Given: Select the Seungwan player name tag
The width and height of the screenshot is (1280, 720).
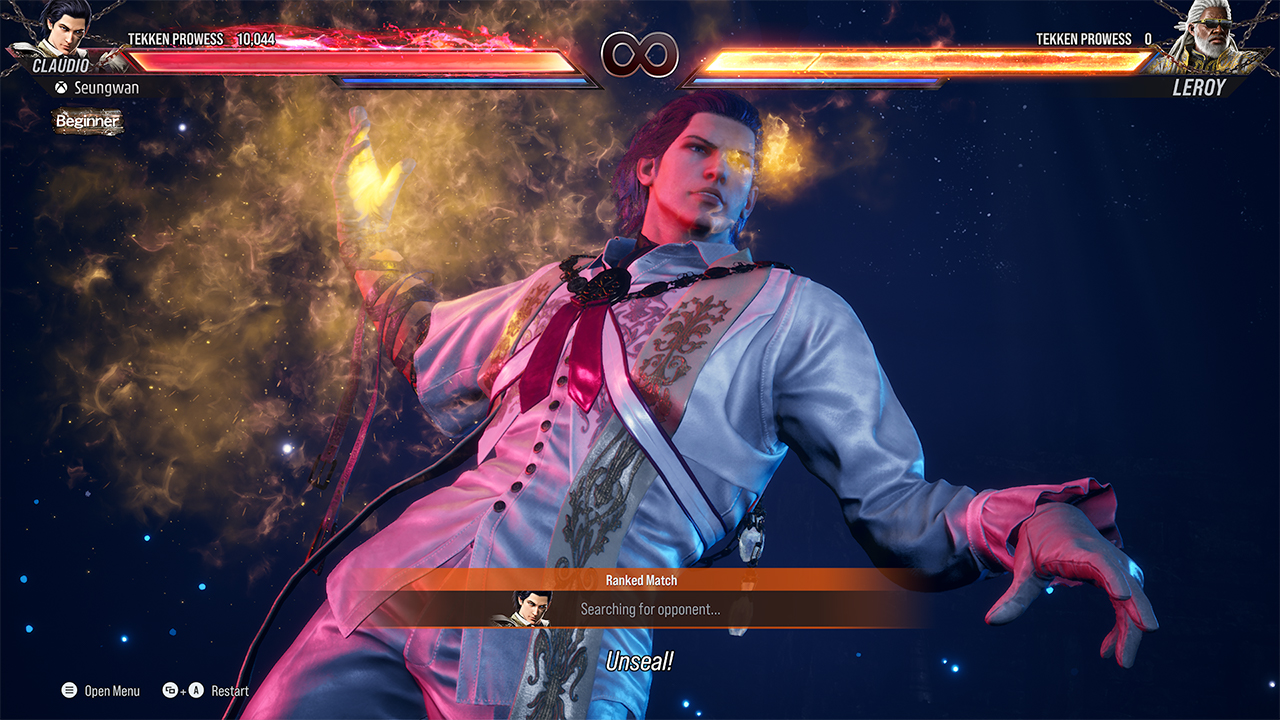Looking at the screenshot, I should click(x=97, y=88).
